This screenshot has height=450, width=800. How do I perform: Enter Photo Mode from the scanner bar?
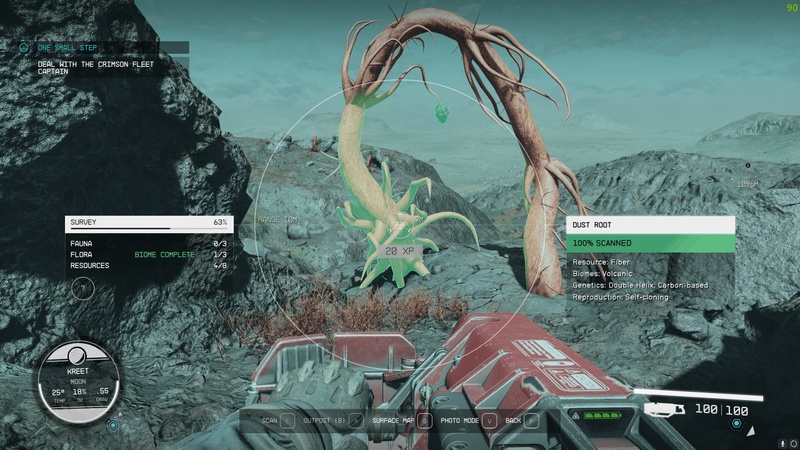460,421
